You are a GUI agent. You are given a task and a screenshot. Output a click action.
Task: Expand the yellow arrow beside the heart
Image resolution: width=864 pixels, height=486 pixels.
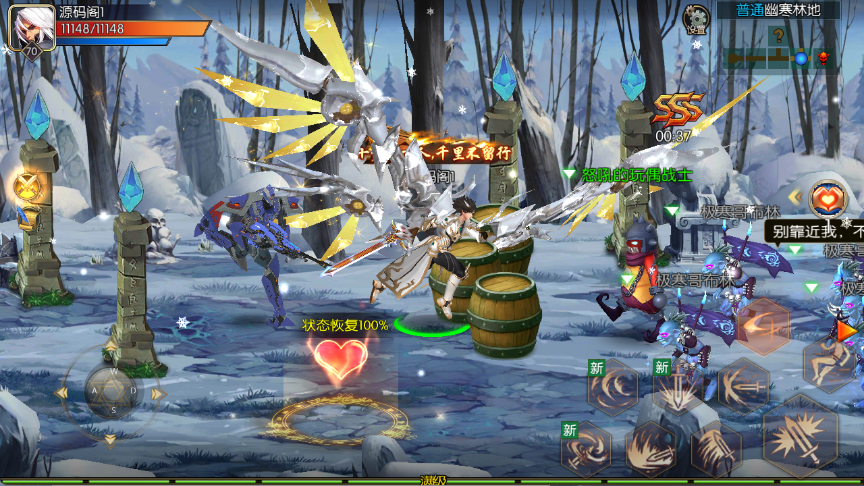(795, 198)
